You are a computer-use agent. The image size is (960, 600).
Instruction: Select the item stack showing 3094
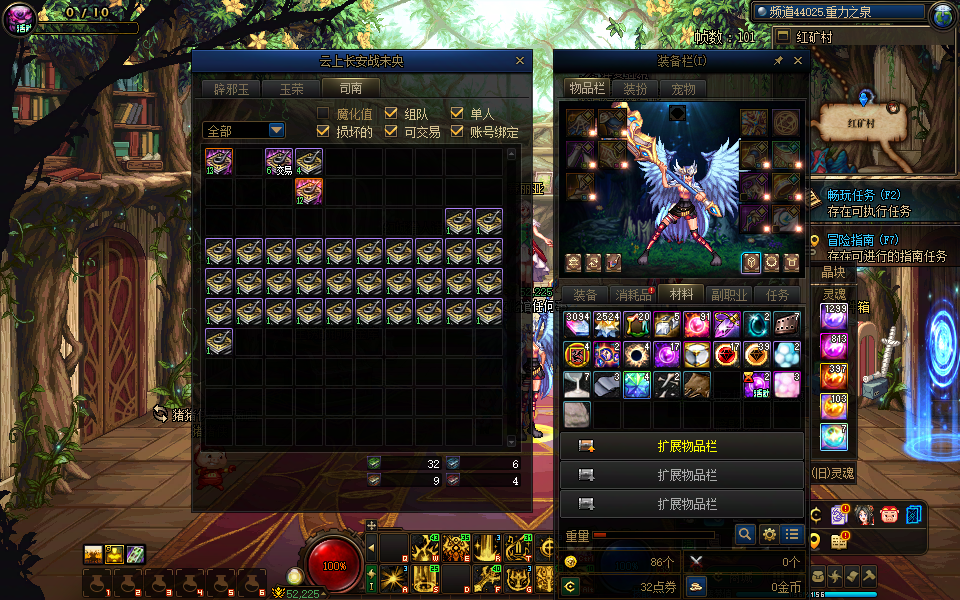(577, 324)
